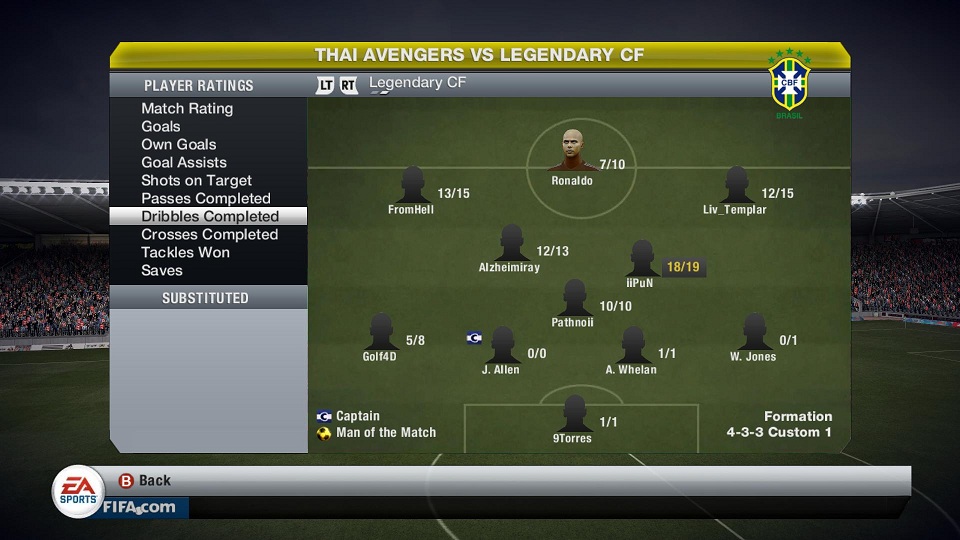This screenshot has height=540, width=960.
Task: Select the Goal Assists entry
Action: pos(184,162)
